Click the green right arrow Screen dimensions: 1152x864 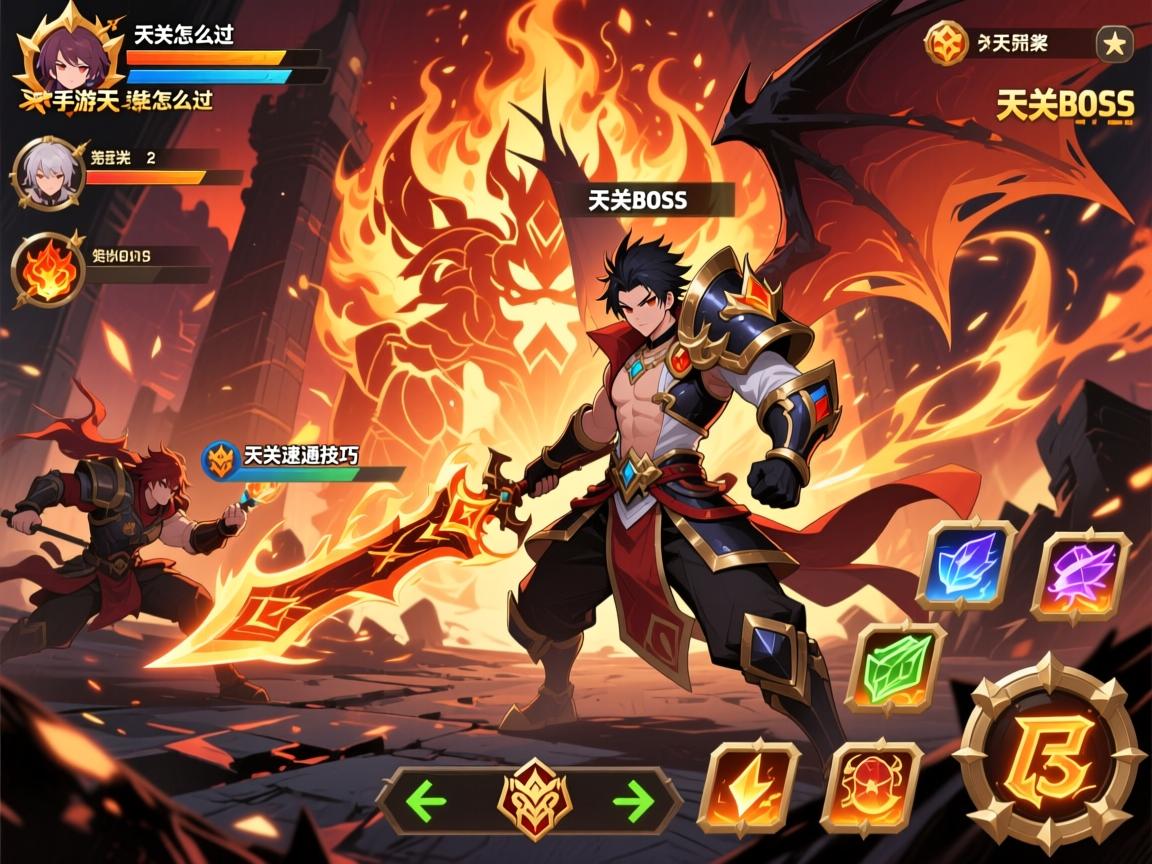(x=633, y=799)
